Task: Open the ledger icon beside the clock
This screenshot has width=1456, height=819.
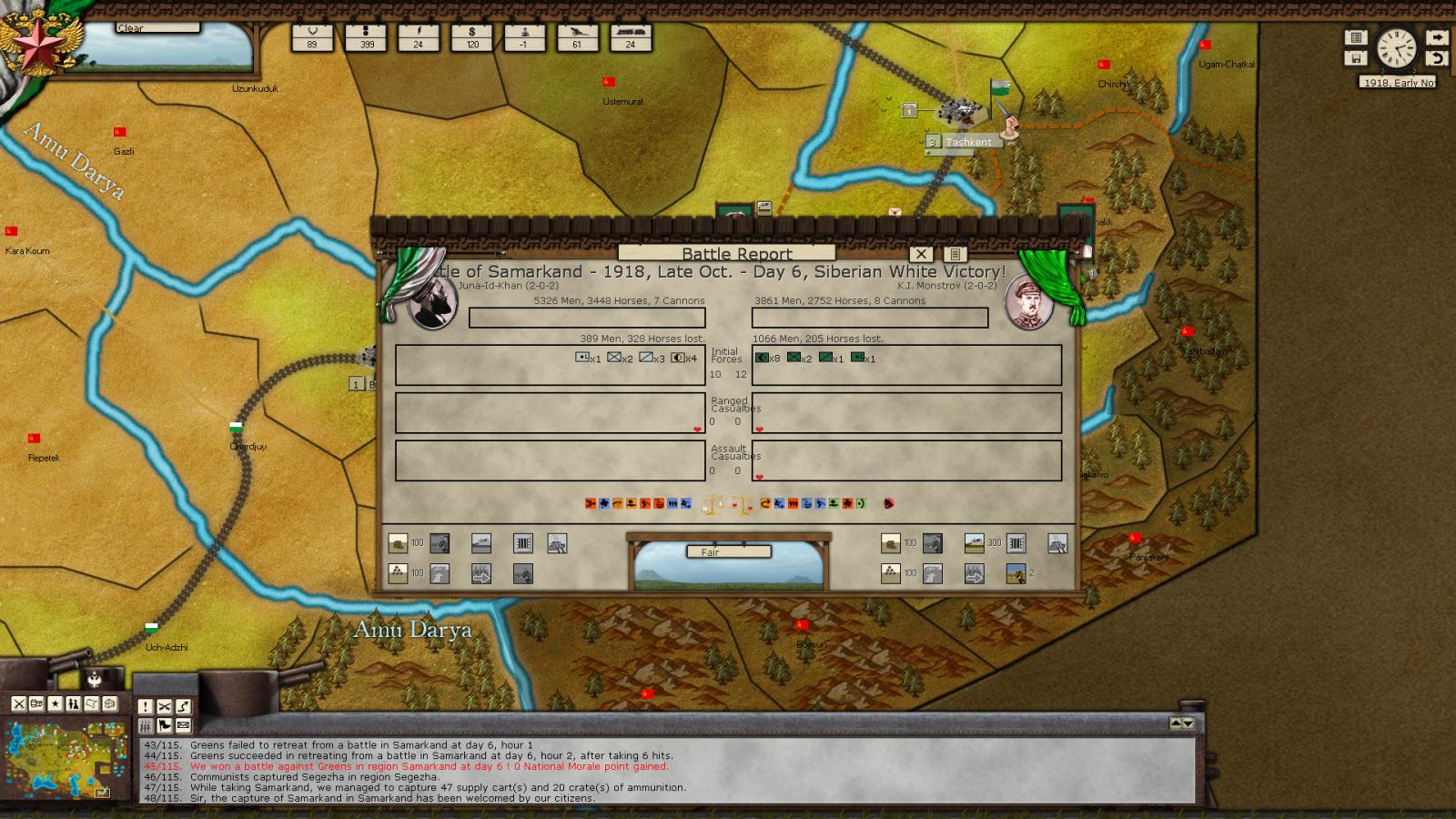Action: (1356, 37)
